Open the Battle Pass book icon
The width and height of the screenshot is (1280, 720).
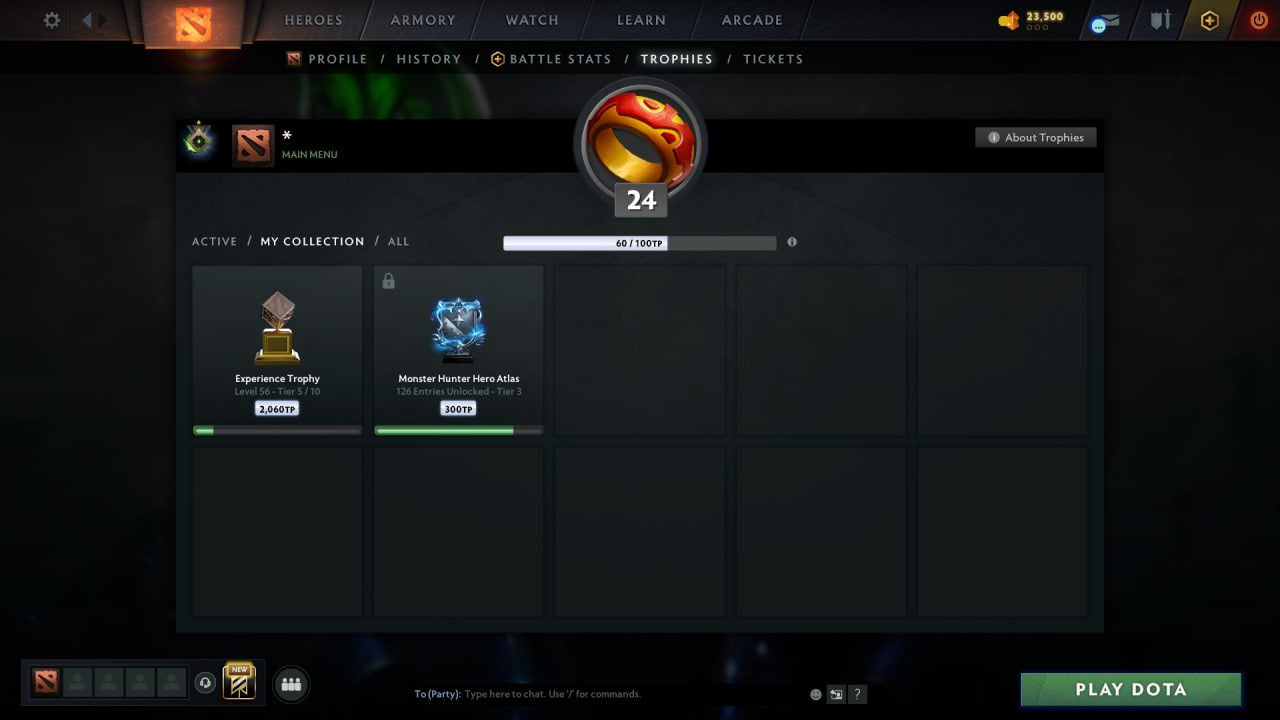click(237, 683)
